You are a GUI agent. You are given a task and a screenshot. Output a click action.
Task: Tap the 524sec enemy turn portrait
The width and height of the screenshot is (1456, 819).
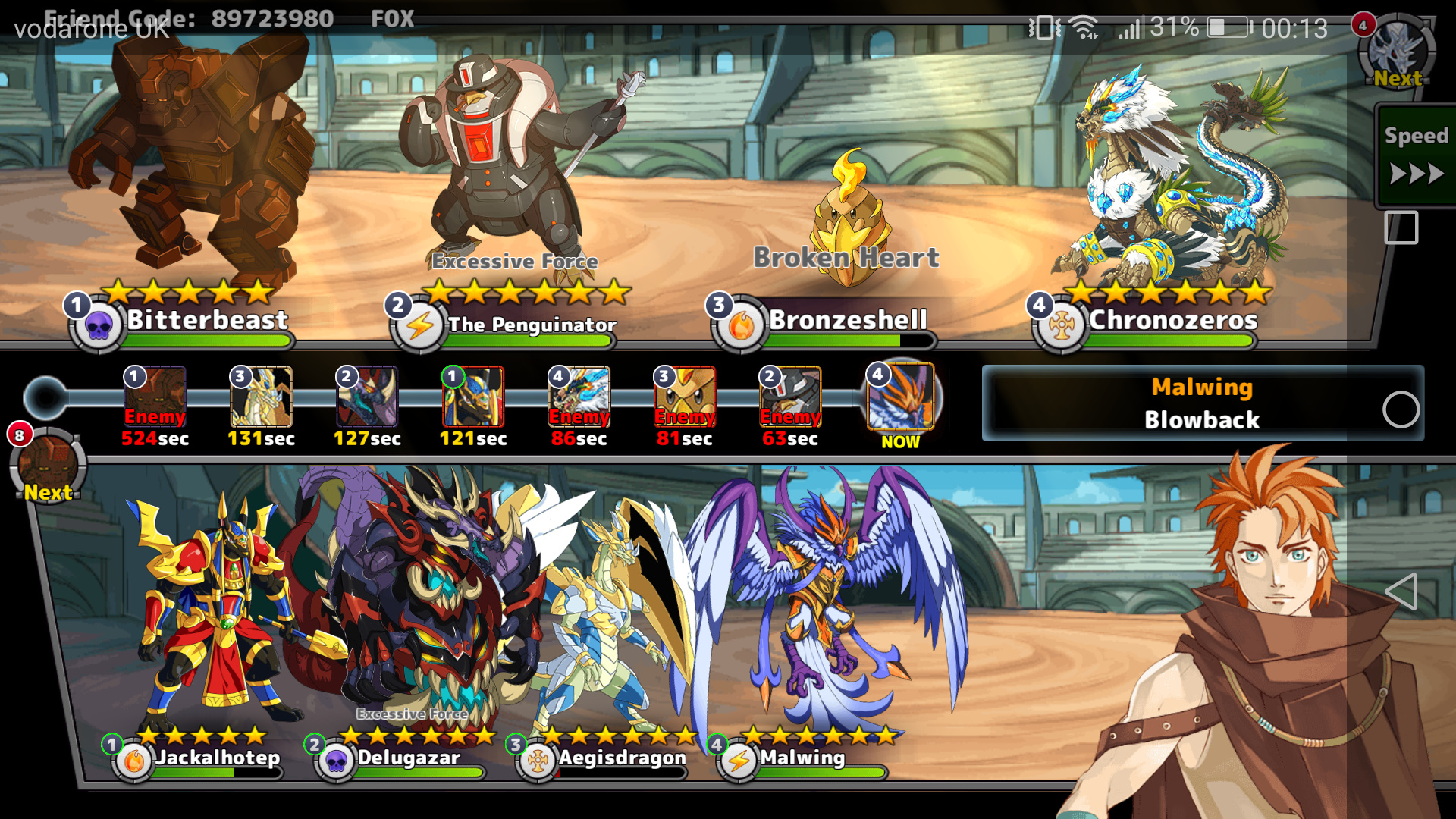pyautogui.click(x=155, y=397)
